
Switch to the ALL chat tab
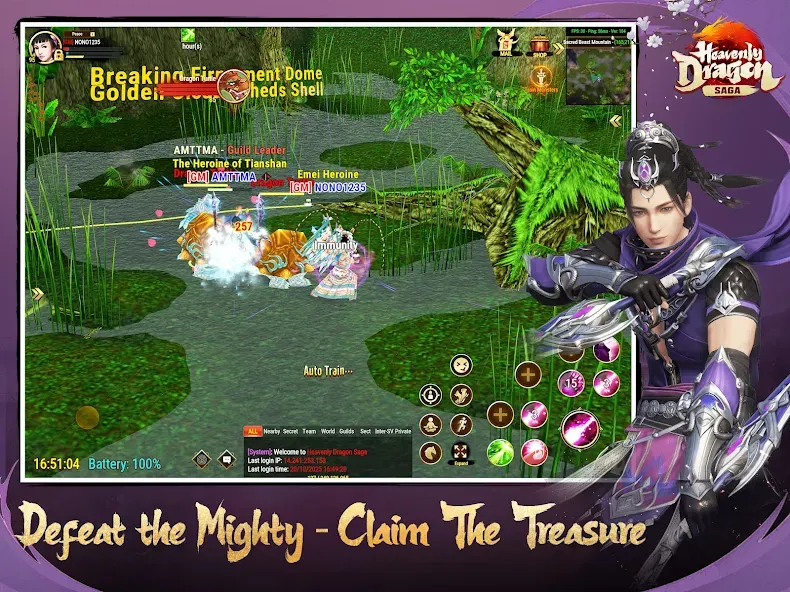click(253, 430)
